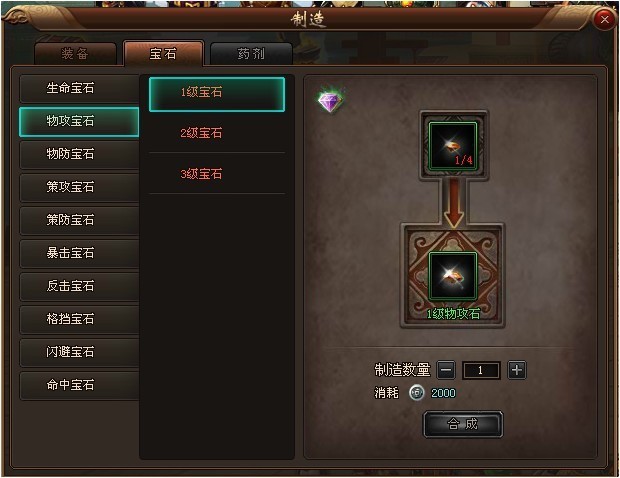Switch to the 装备 tab
Image resolution: width=620 pixels, height=478 pixels.
(x=75, y=54)
